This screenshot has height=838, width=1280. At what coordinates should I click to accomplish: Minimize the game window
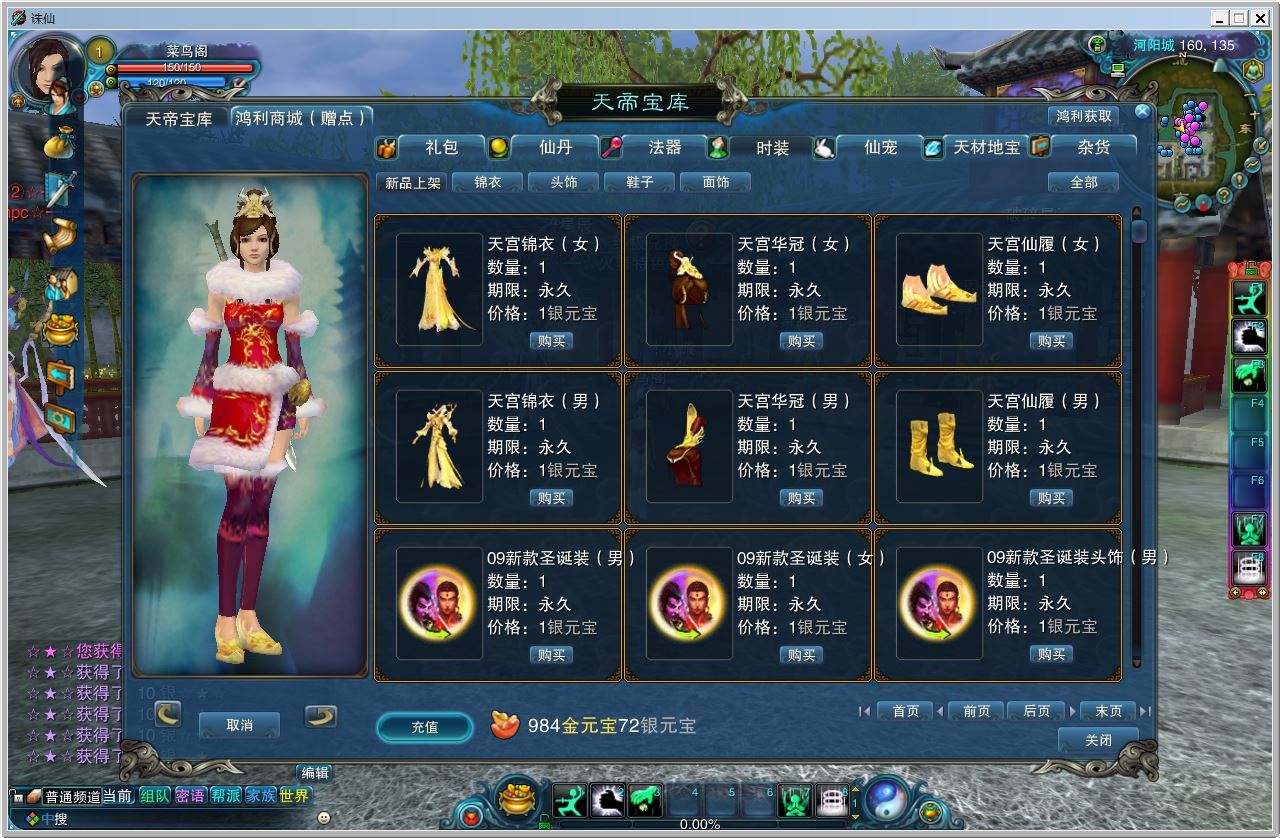(x=1219, y=18)
